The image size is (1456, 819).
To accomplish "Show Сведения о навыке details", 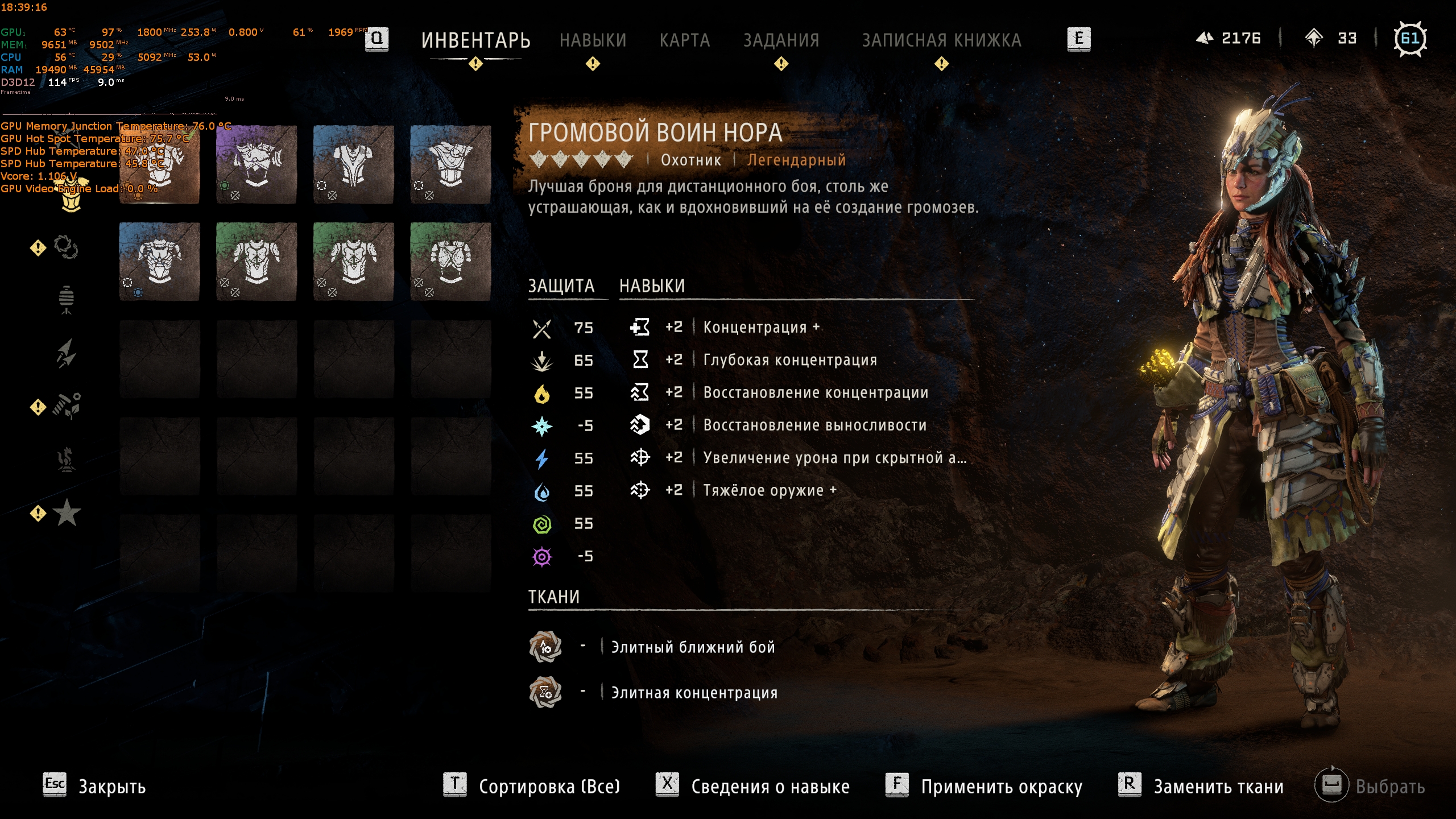I will pyautogui.click(x=770, y=787).
